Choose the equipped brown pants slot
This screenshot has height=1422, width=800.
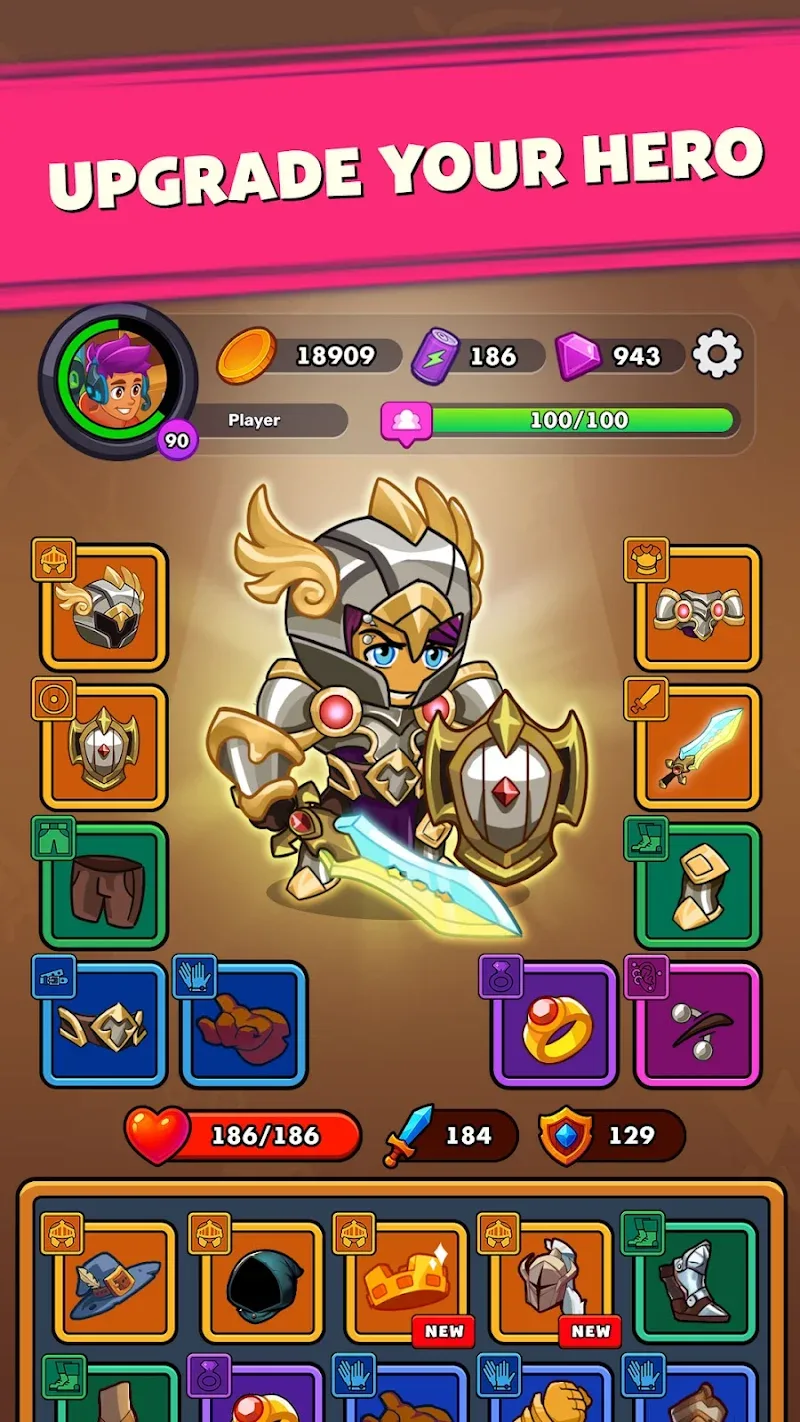[x=104, y=885]
